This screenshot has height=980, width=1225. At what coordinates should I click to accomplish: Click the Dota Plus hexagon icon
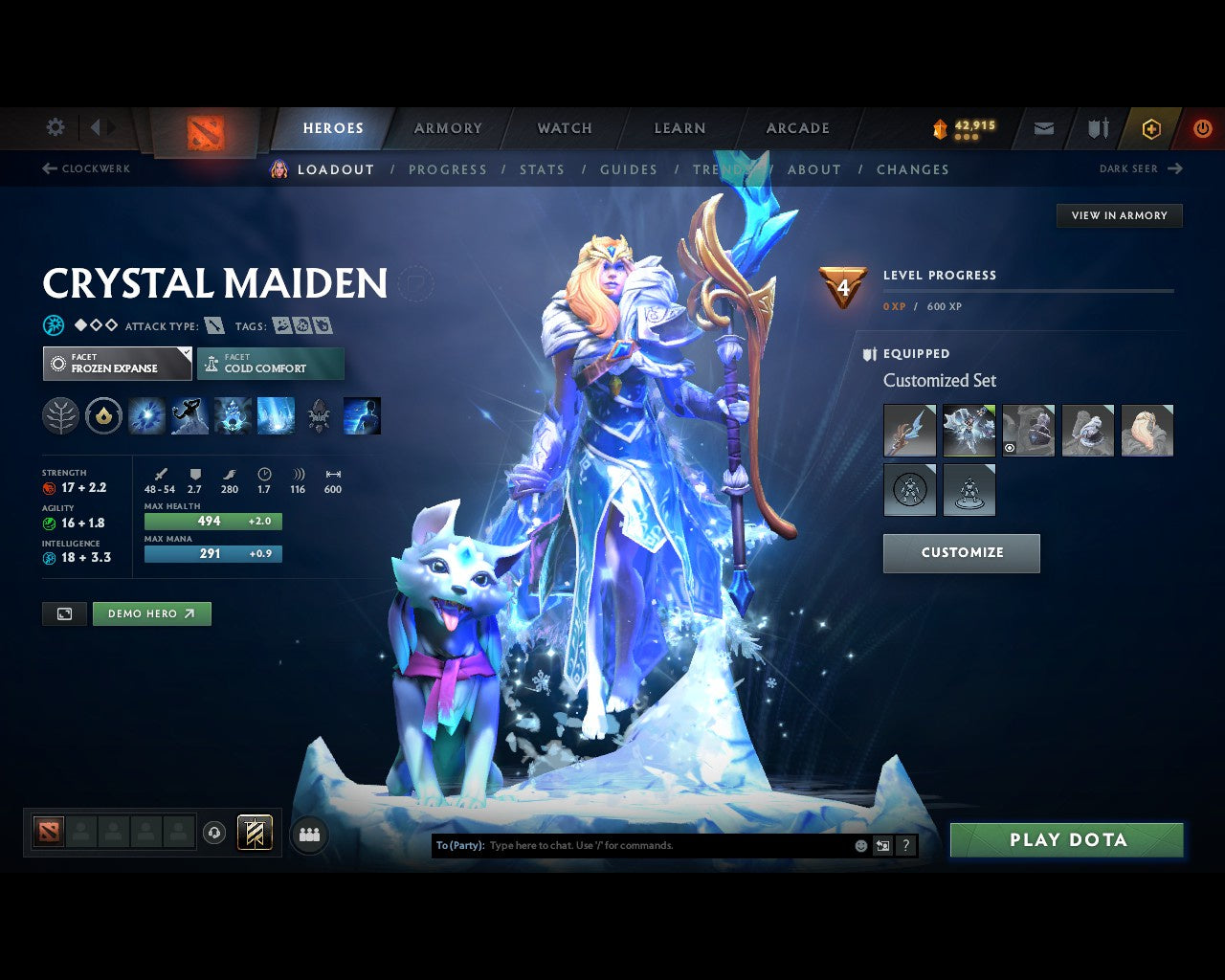pyautogui.click(x=1151, y=128)
